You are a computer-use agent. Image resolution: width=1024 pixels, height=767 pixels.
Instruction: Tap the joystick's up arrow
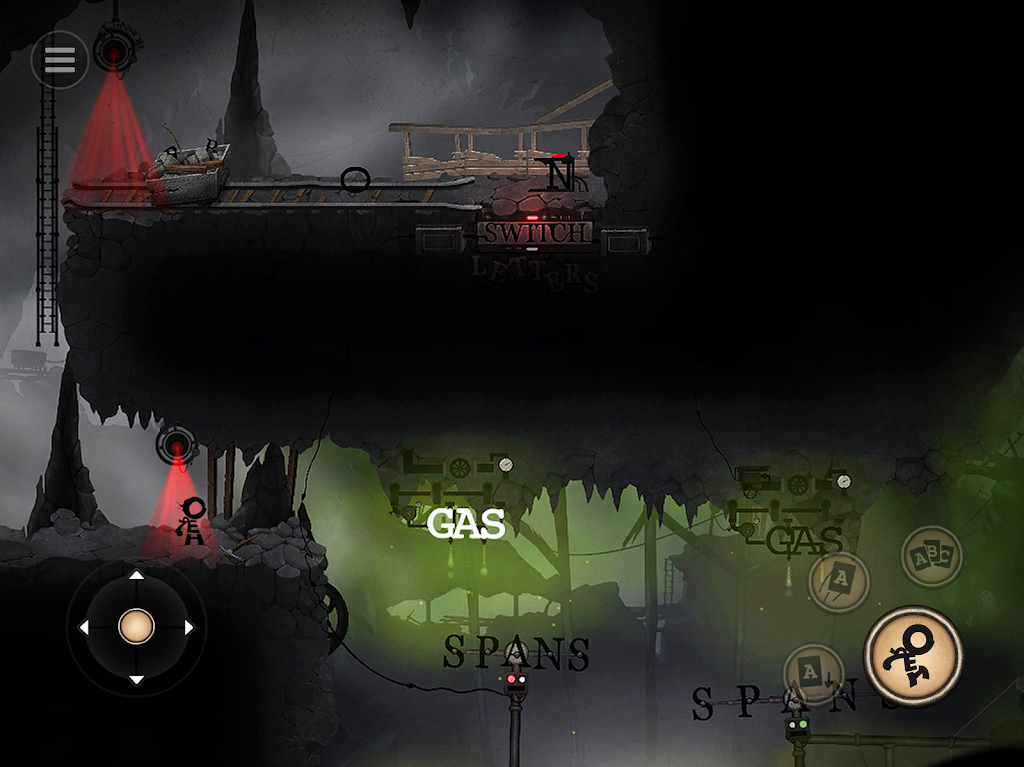[136, 575]
